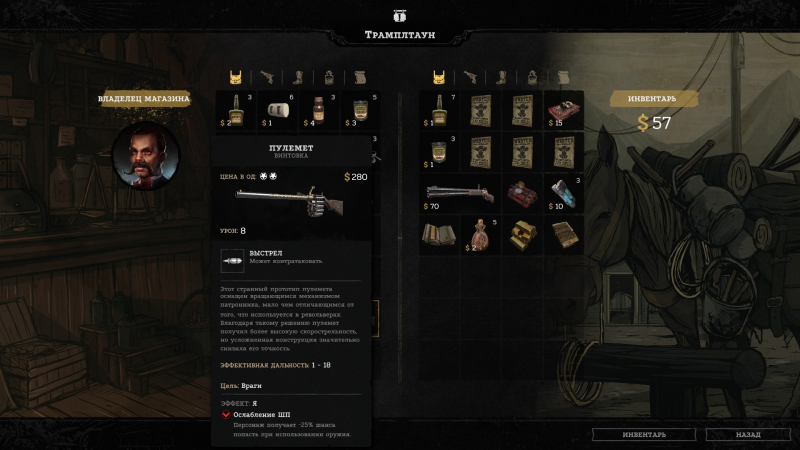The height and width of the screenshot is (450, 800).
Task: Open the Инвентарь button at the bottom
Action: [642, 435]
